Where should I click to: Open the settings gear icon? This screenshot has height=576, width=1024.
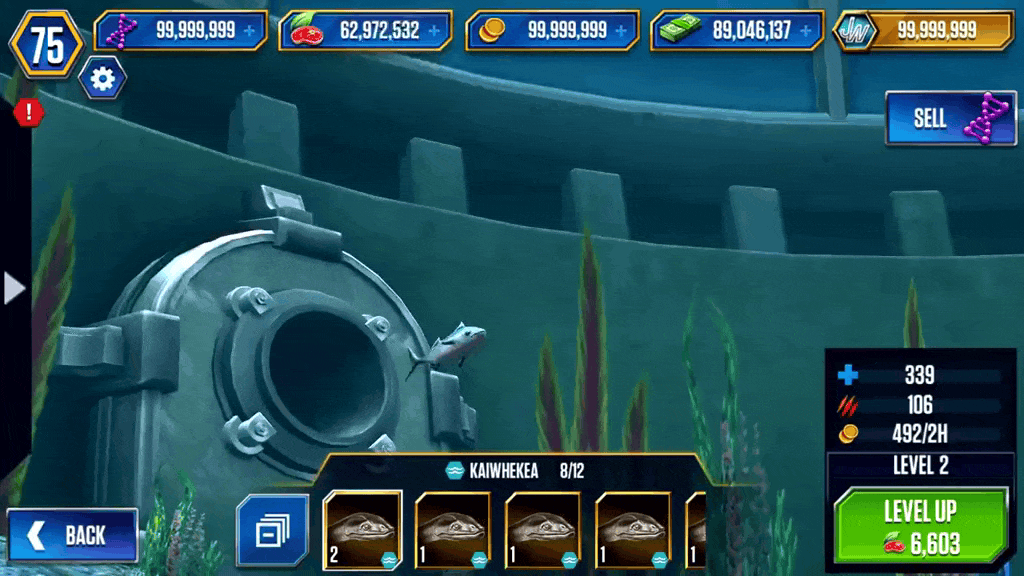tap(102, 77)
